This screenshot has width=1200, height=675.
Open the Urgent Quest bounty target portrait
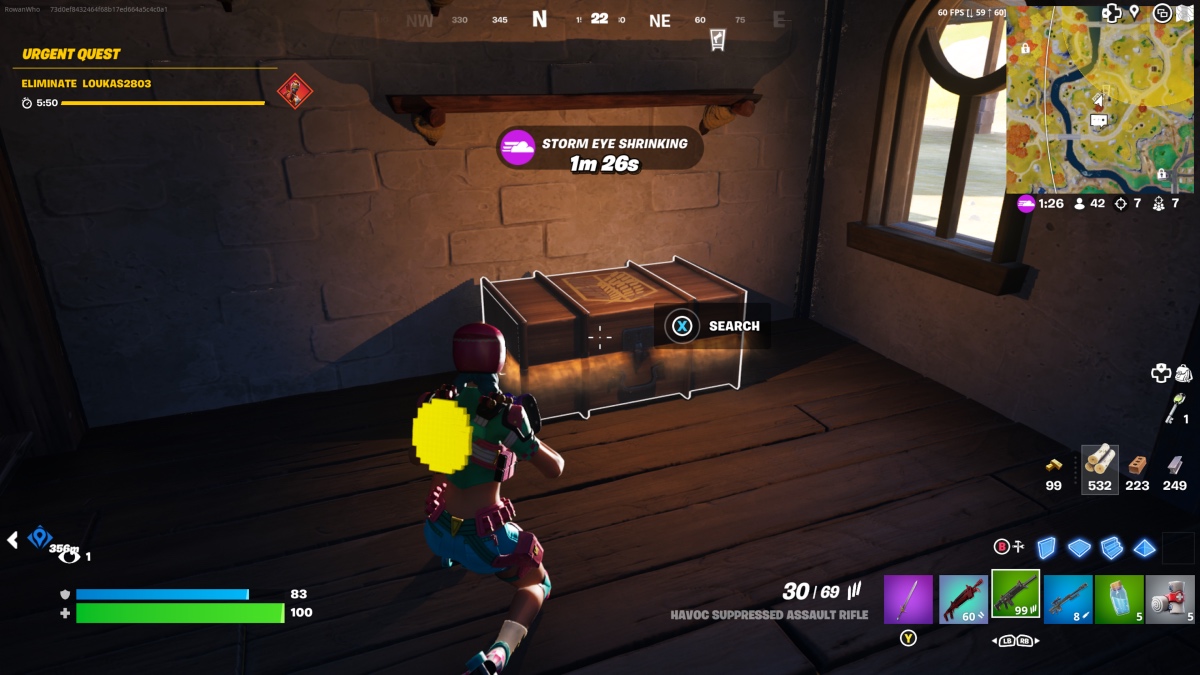click(295, 92)
